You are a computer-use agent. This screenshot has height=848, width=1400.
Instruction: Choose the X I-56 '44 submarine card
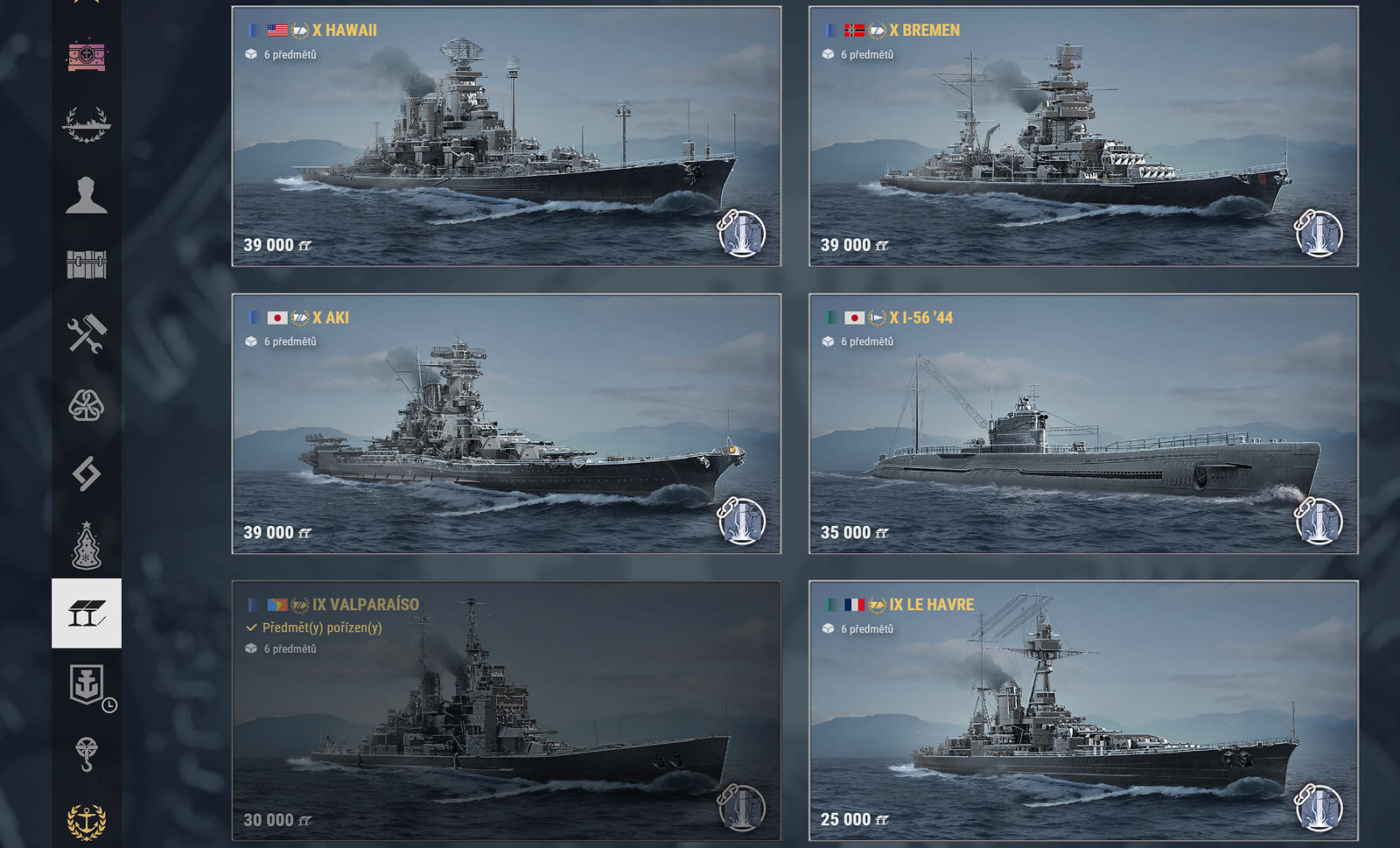tap(1083, 424)
